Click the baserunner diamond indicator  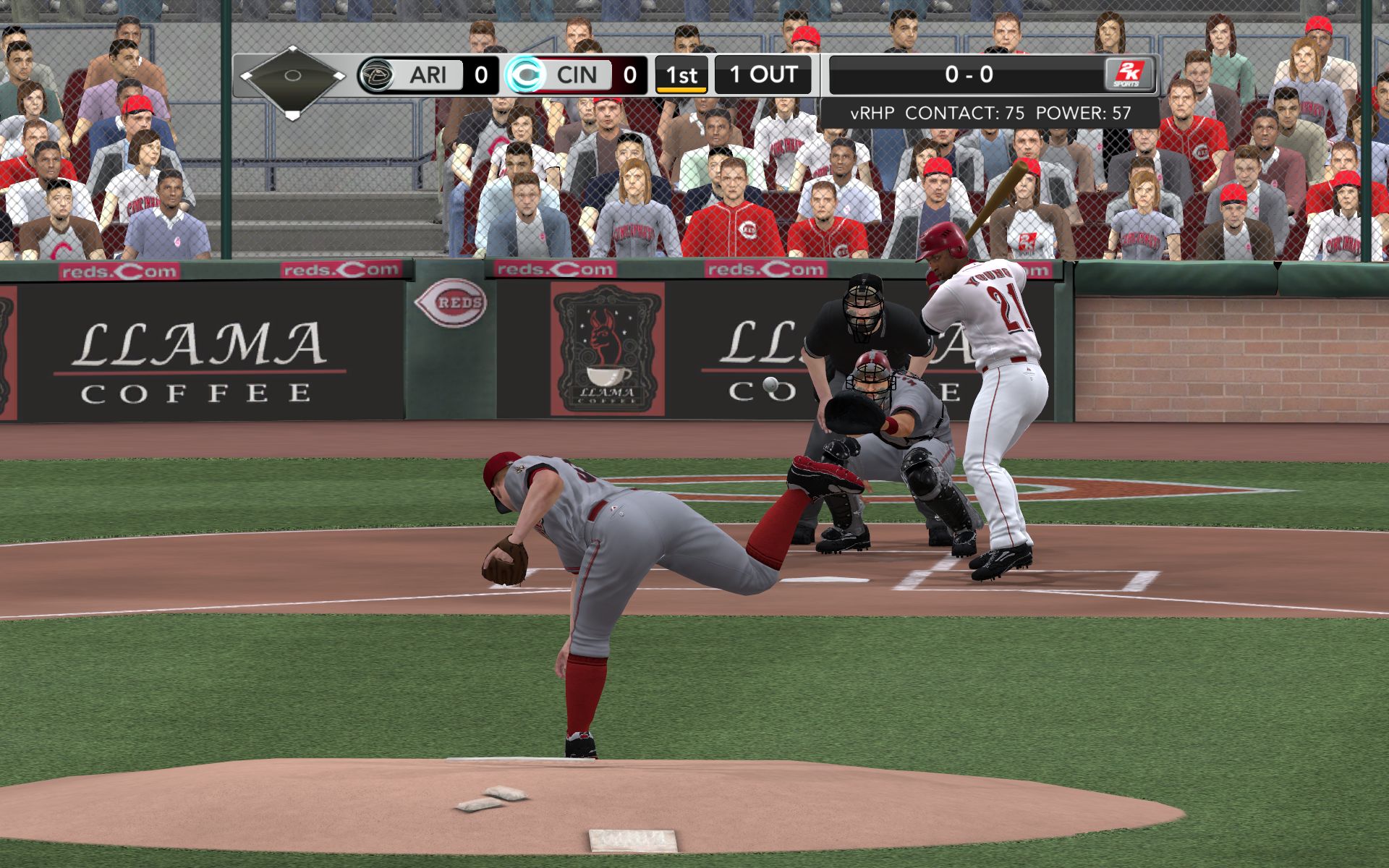292,77
